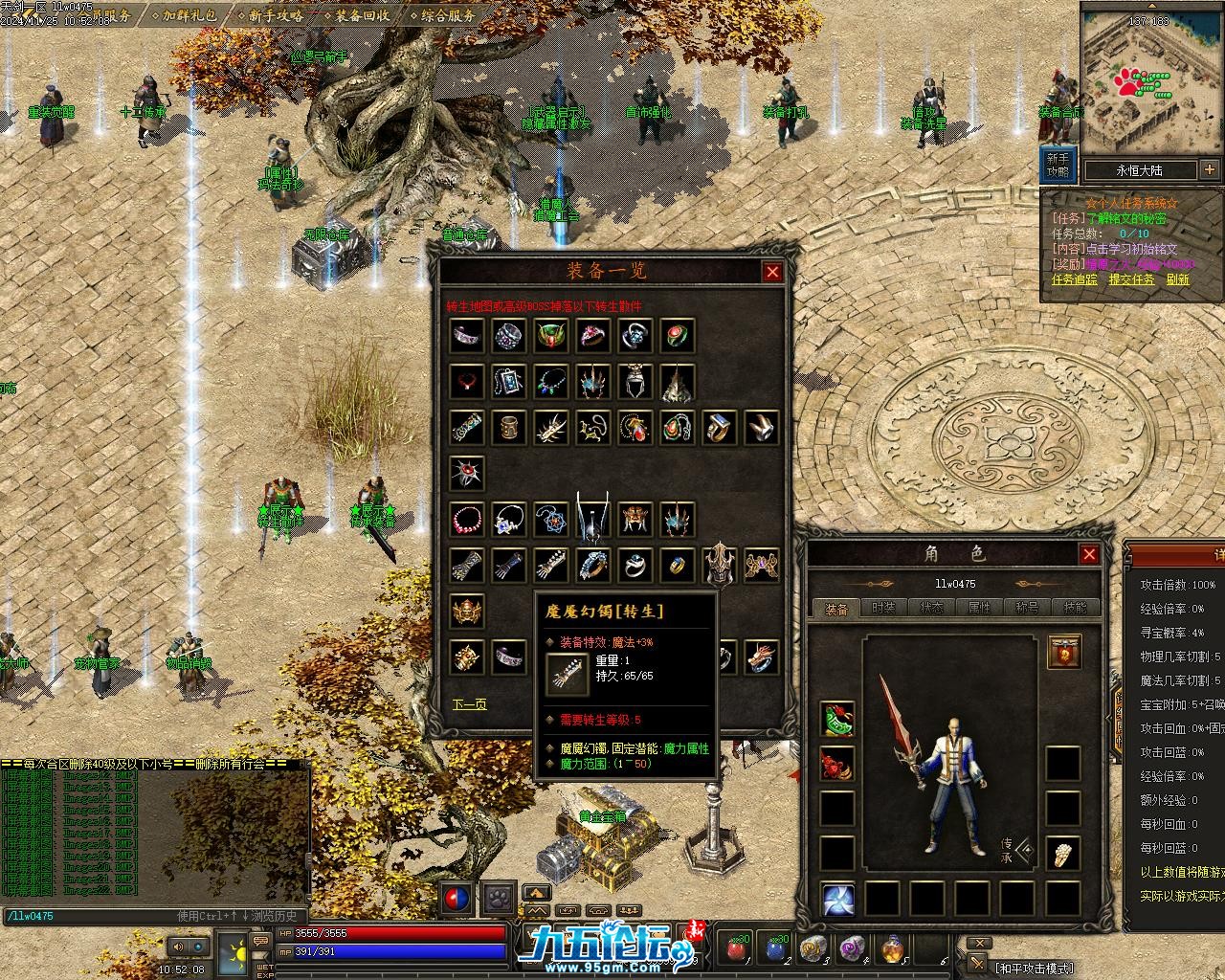
Task: Switch to the 时装 tab
Action: click(884, 608)
